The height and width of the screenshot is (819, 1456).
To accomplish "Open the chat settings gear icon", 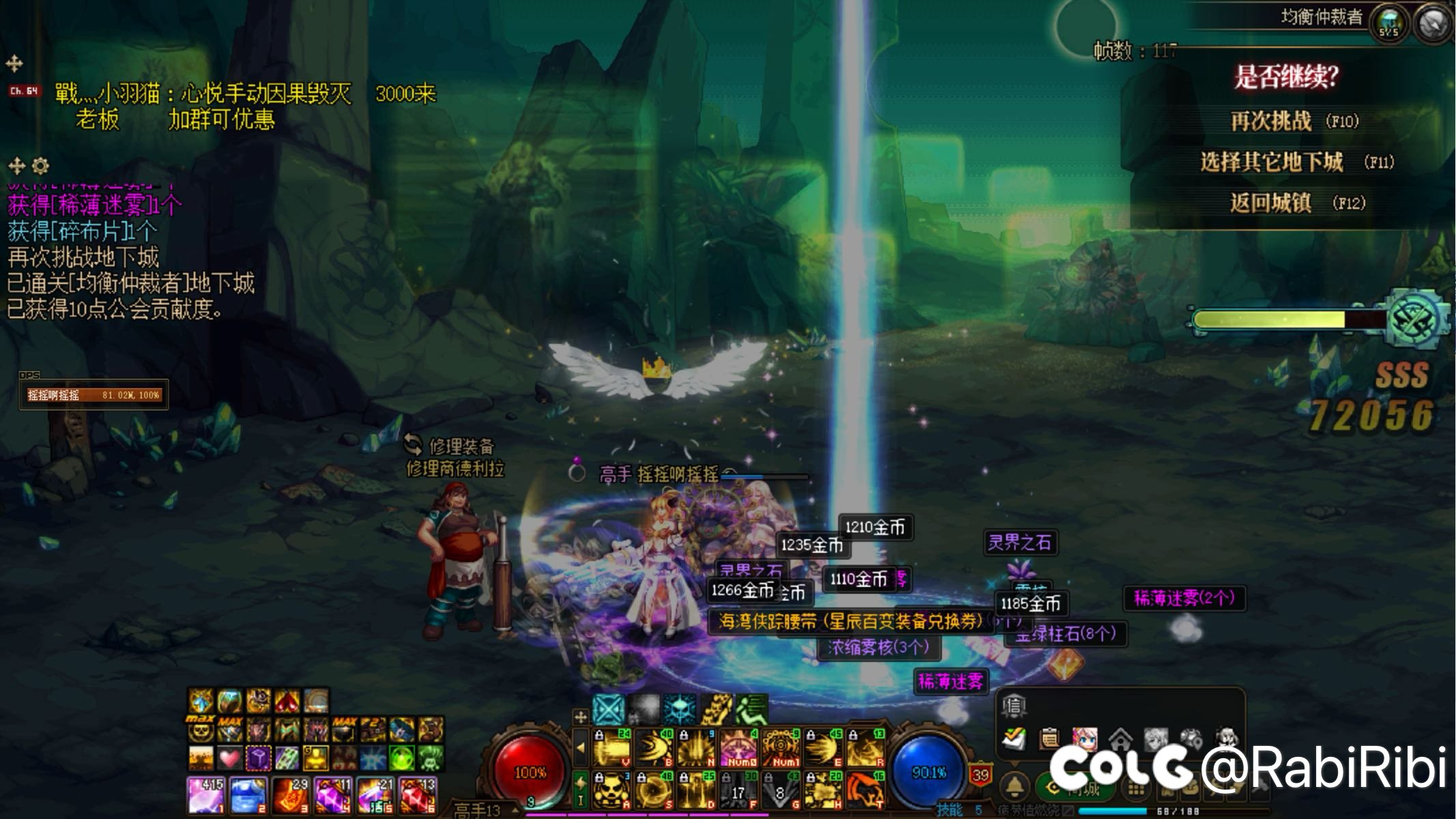I will (x=40, y=166).
